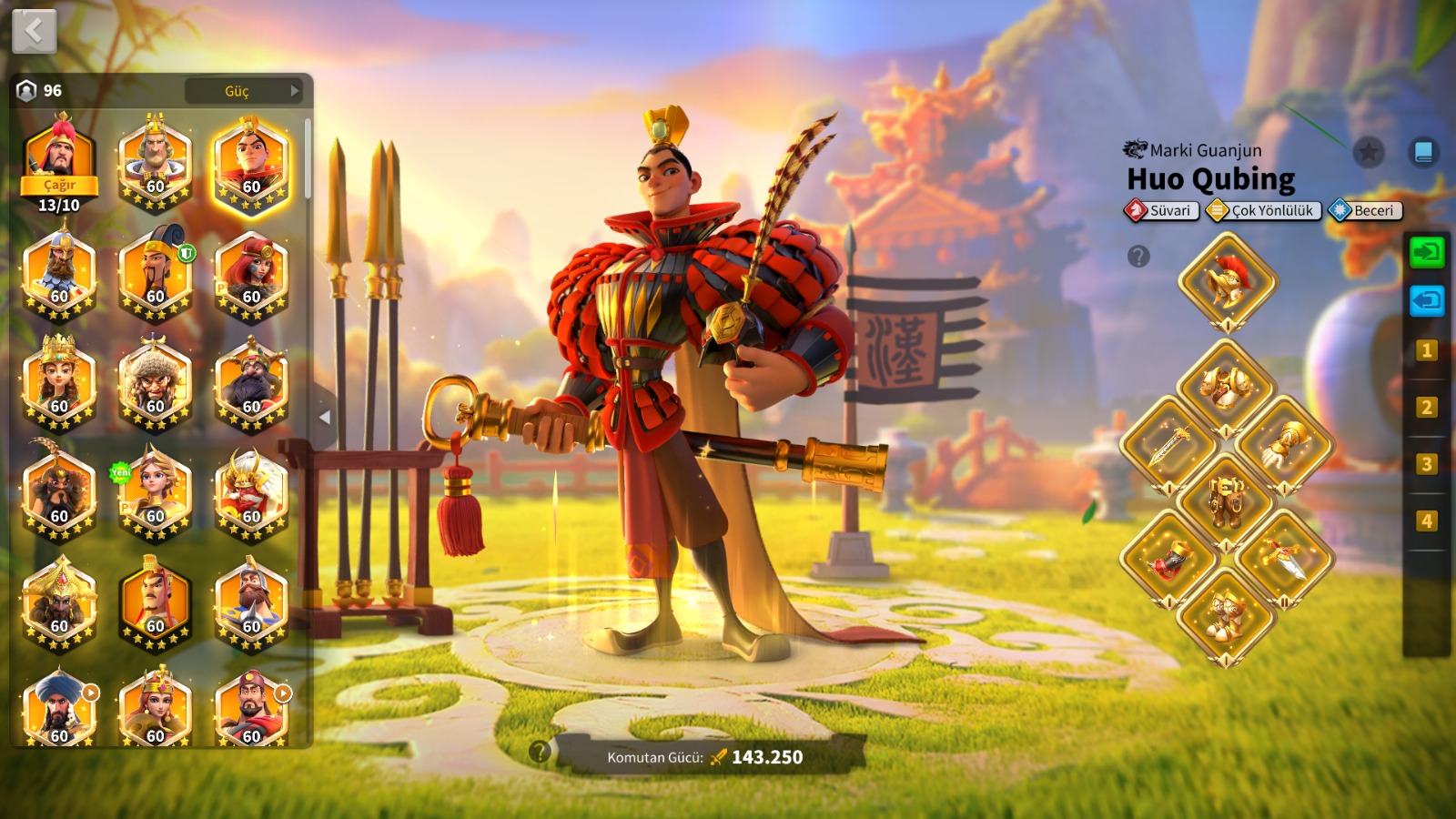
Task: Open the Güç sort dropdown
Action: point(243,91)
